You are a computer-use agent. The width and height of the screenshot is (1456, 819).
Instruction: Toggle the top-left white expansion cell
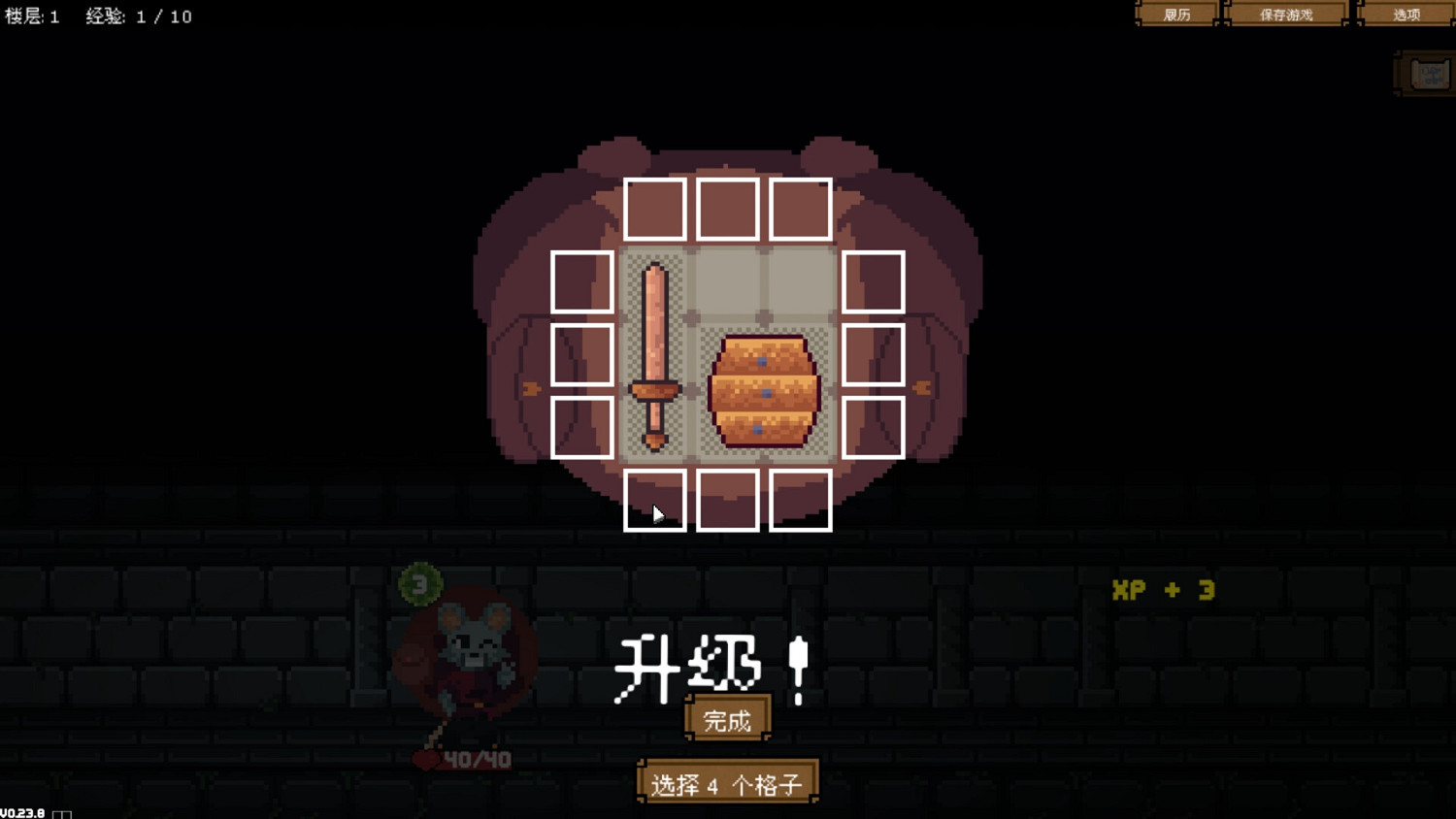coord(654,209)
